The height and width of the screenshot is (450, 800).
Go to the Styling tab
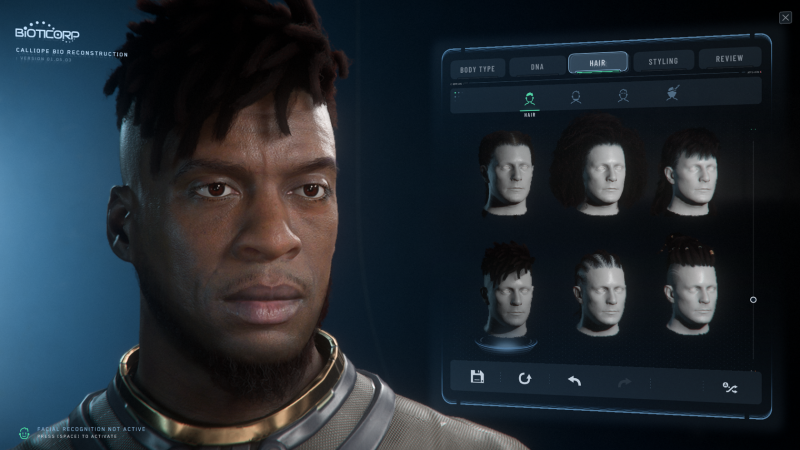[x=663, y=61]
